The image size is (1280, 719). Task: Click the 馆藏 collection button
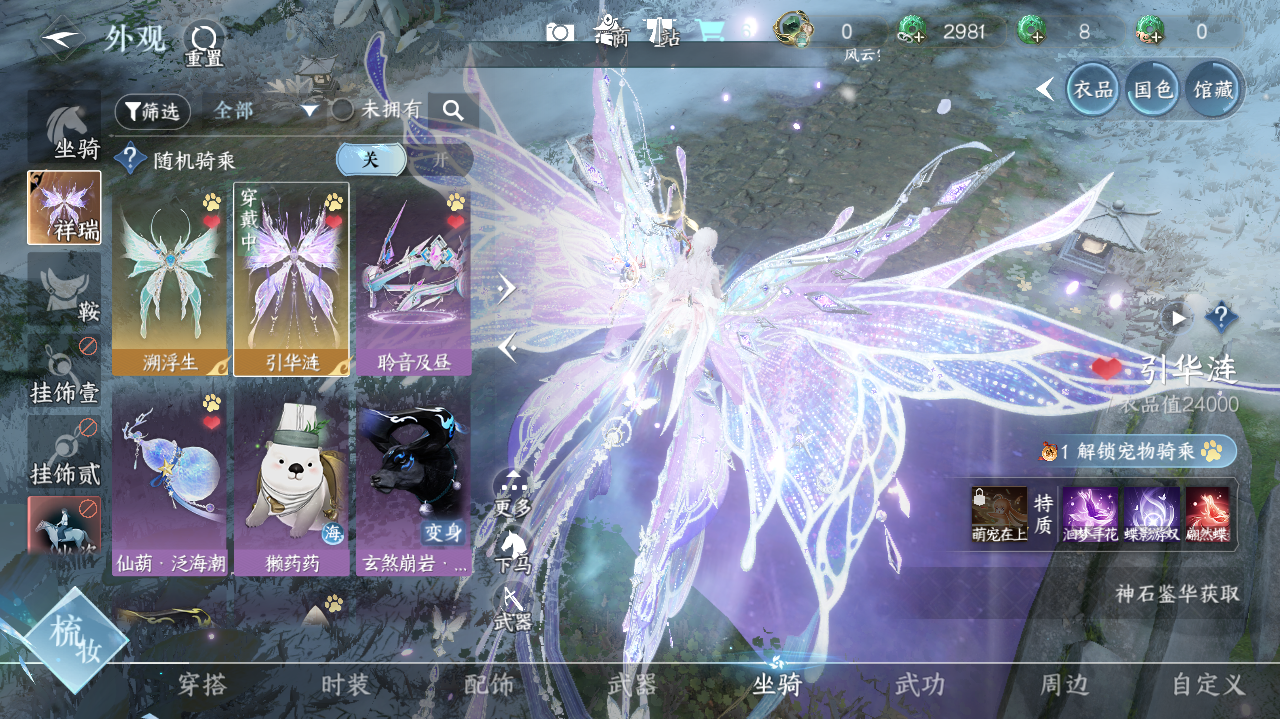point(1212,89)
